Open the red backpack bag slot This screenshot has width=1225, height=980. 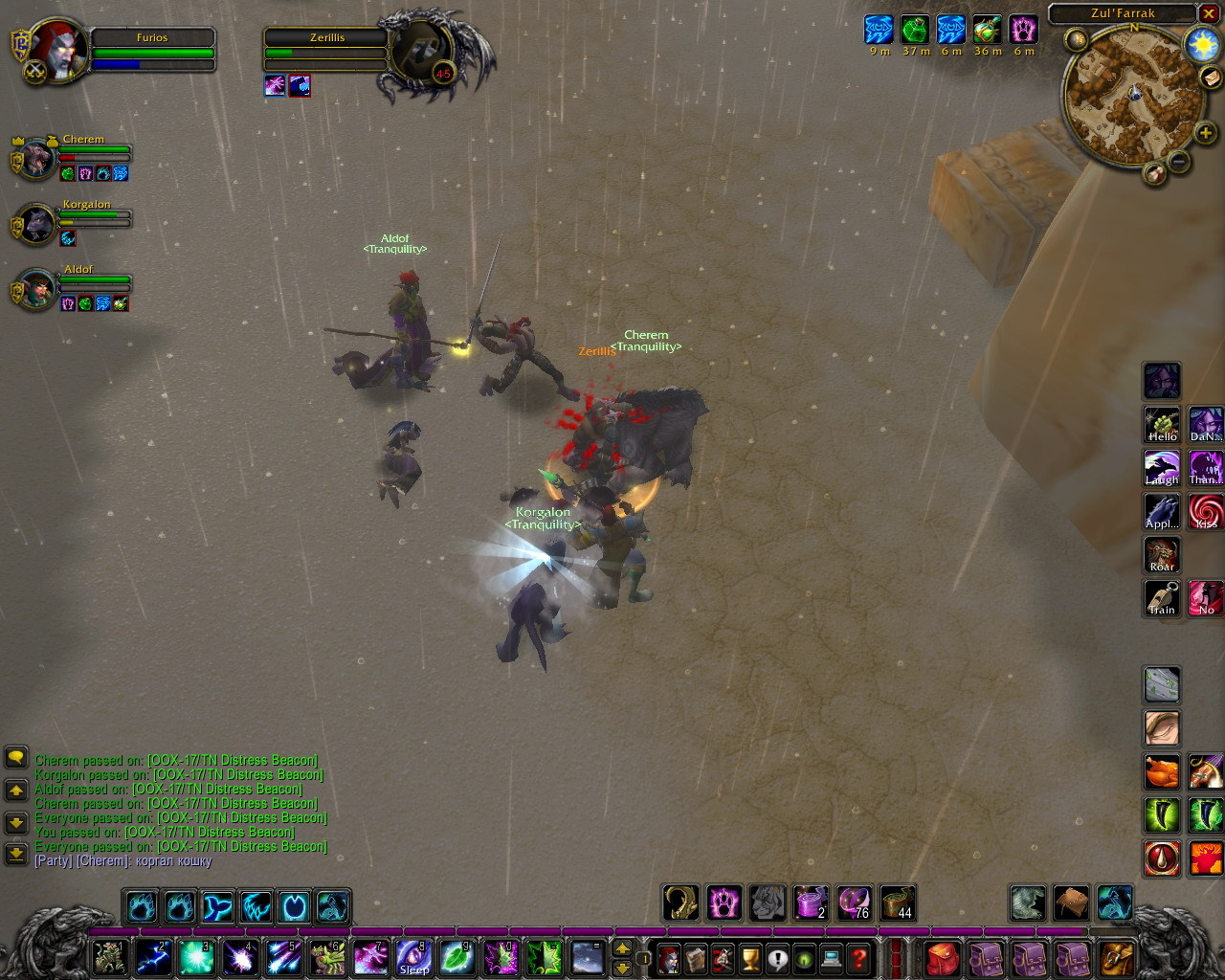pos(944,957)
